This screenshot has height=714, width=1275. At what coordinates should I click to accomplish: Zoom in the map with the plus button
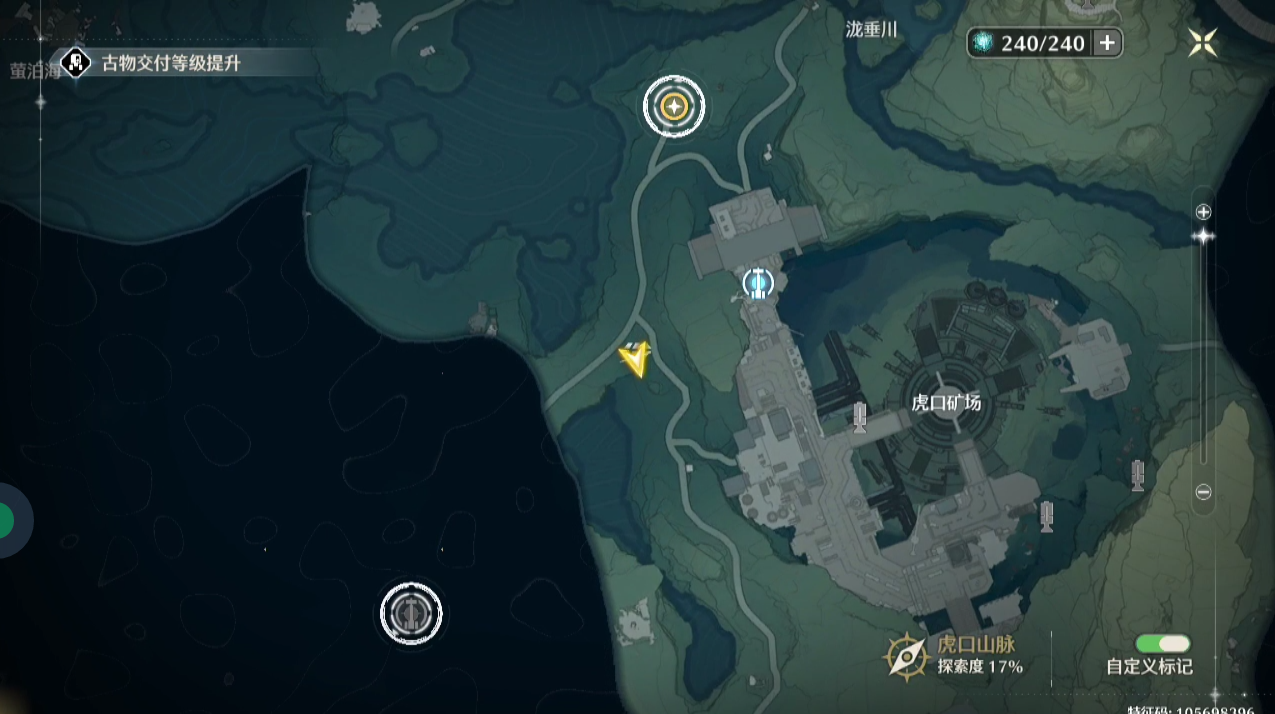[1204, 212]
